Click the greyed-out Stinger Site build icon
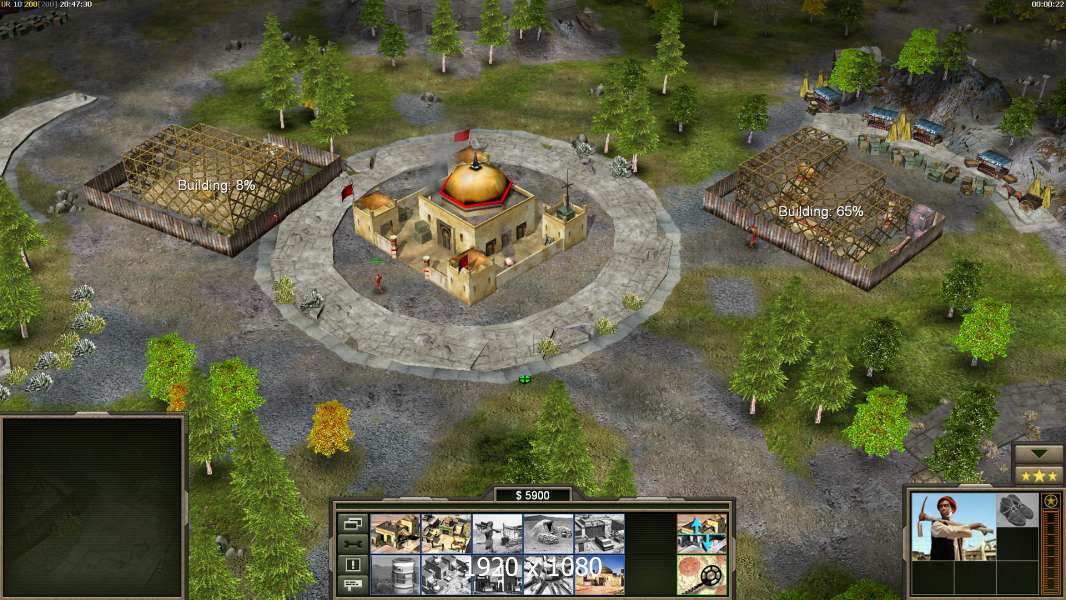Image resolution: width=1066 pixels, height=600 pixels. click(x=497, y=533)
